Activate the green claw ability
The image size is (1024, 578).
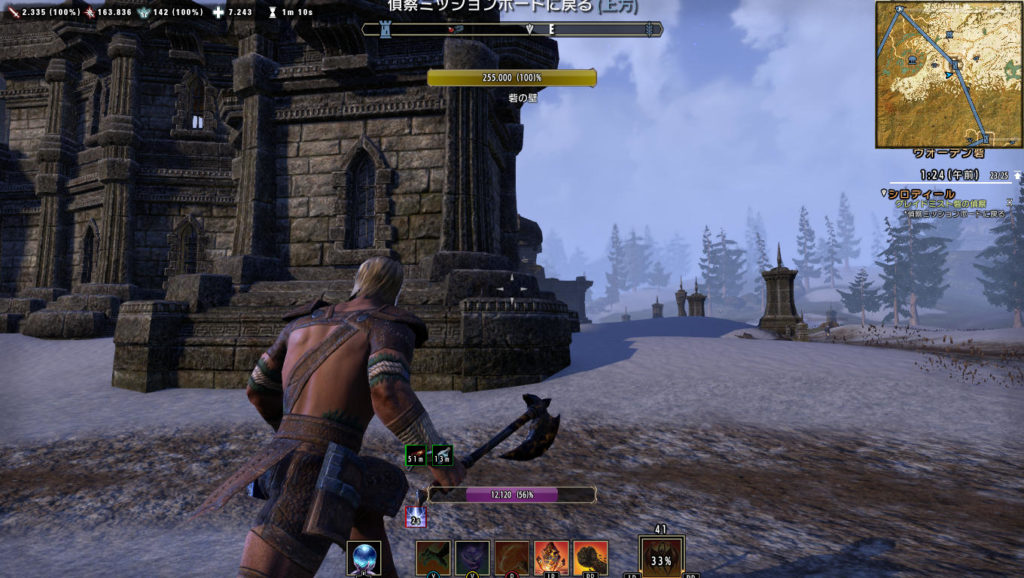[433, 557]
